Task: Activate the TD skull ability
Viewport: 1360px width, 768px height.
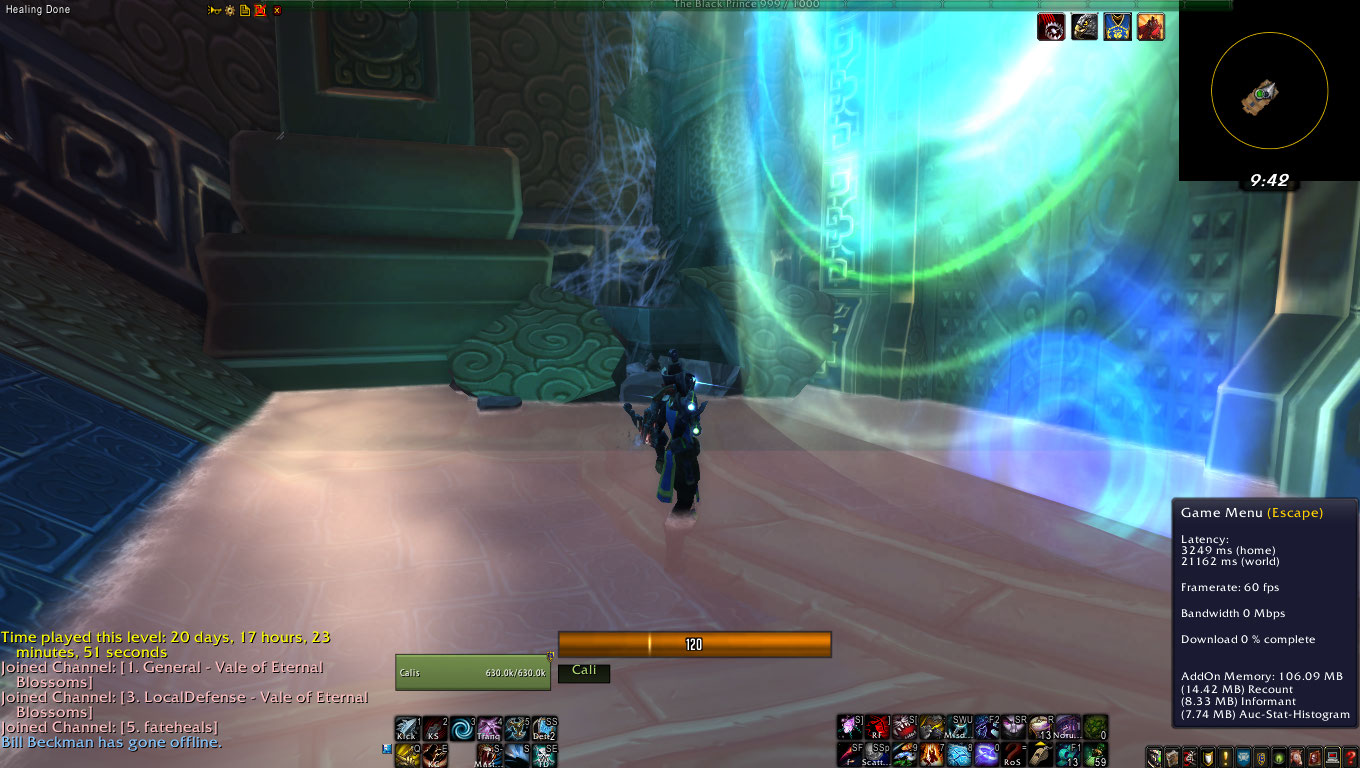Action: click(545, 755)
